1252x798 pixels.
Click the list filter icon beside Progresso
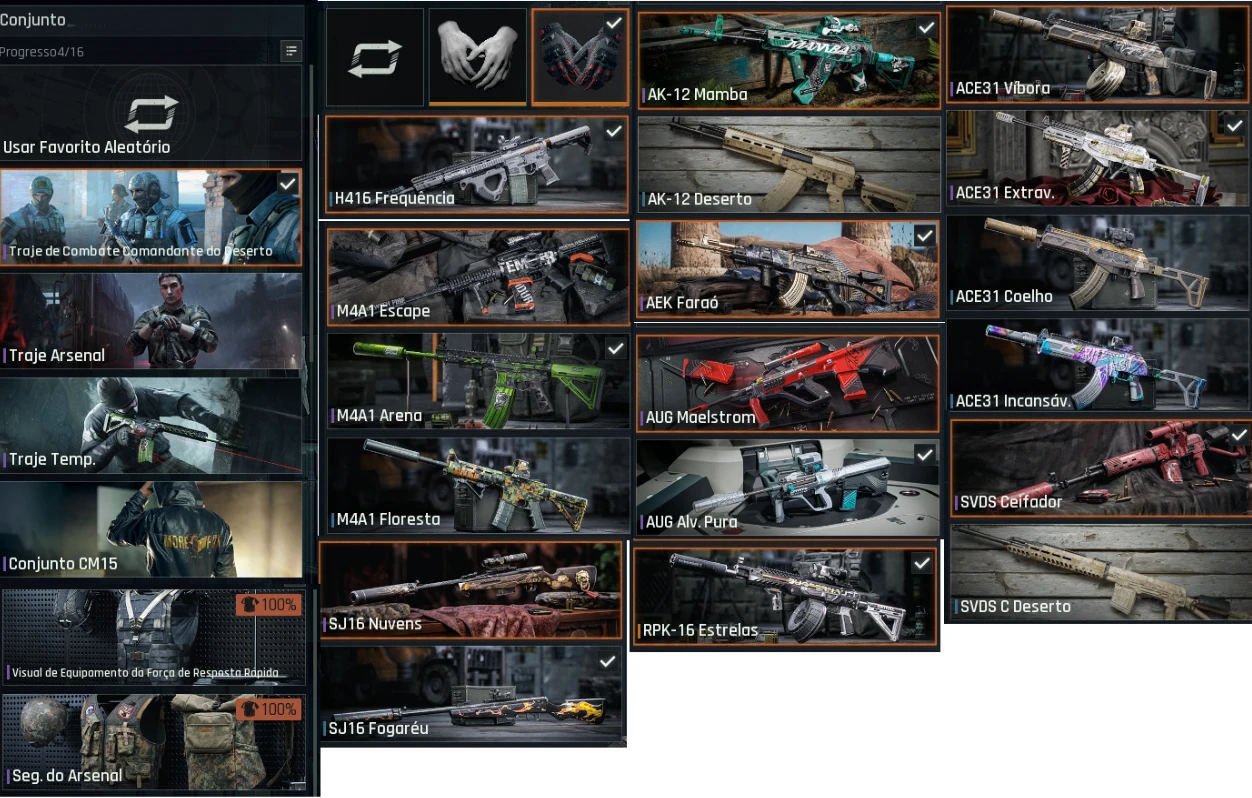291,50
